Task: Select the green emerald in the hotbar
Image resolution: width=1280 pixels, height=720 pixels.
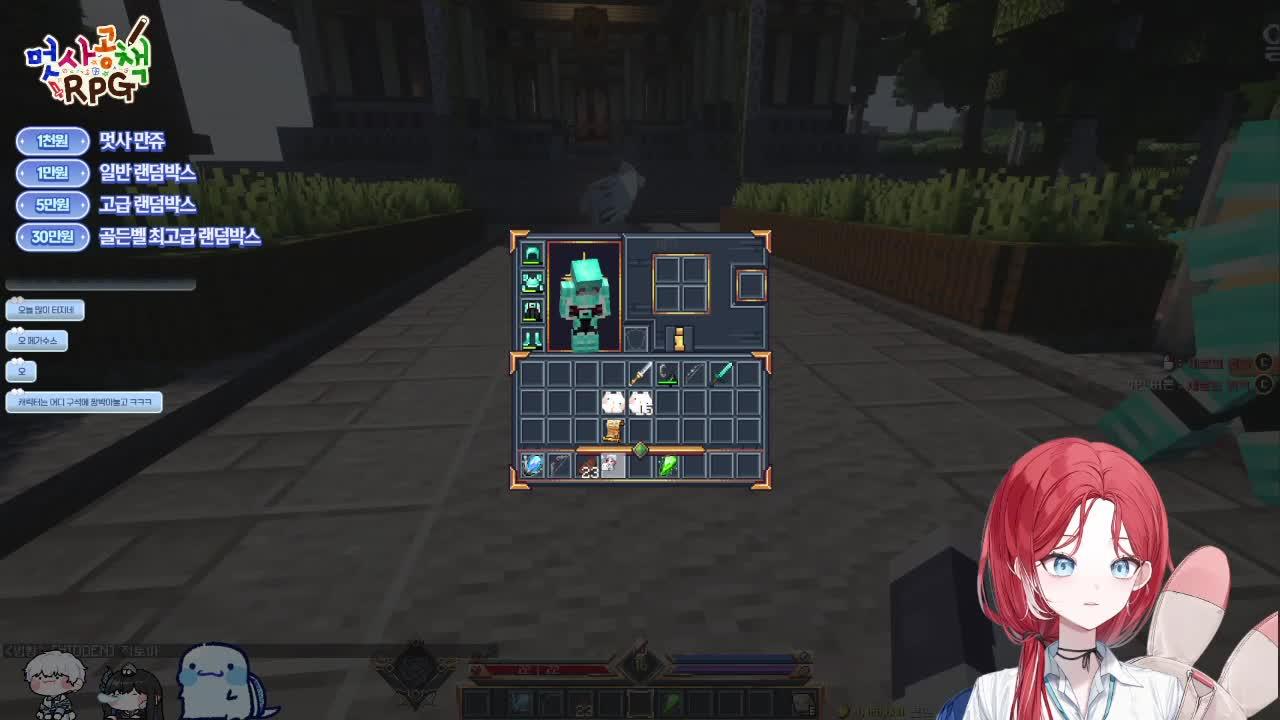Action: (667, 464)
